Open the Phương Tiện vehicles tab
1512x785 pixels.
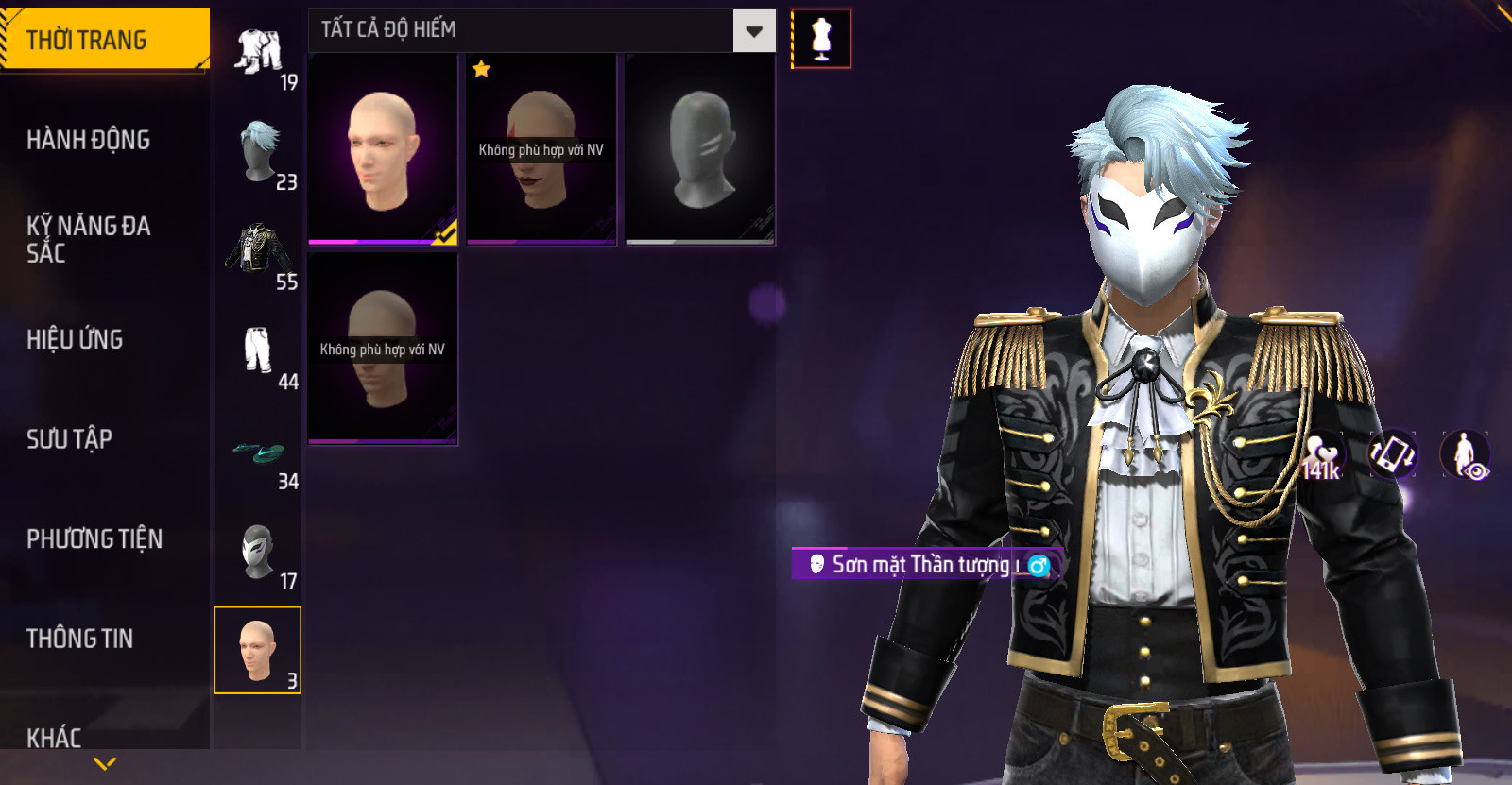pos(94,538)
